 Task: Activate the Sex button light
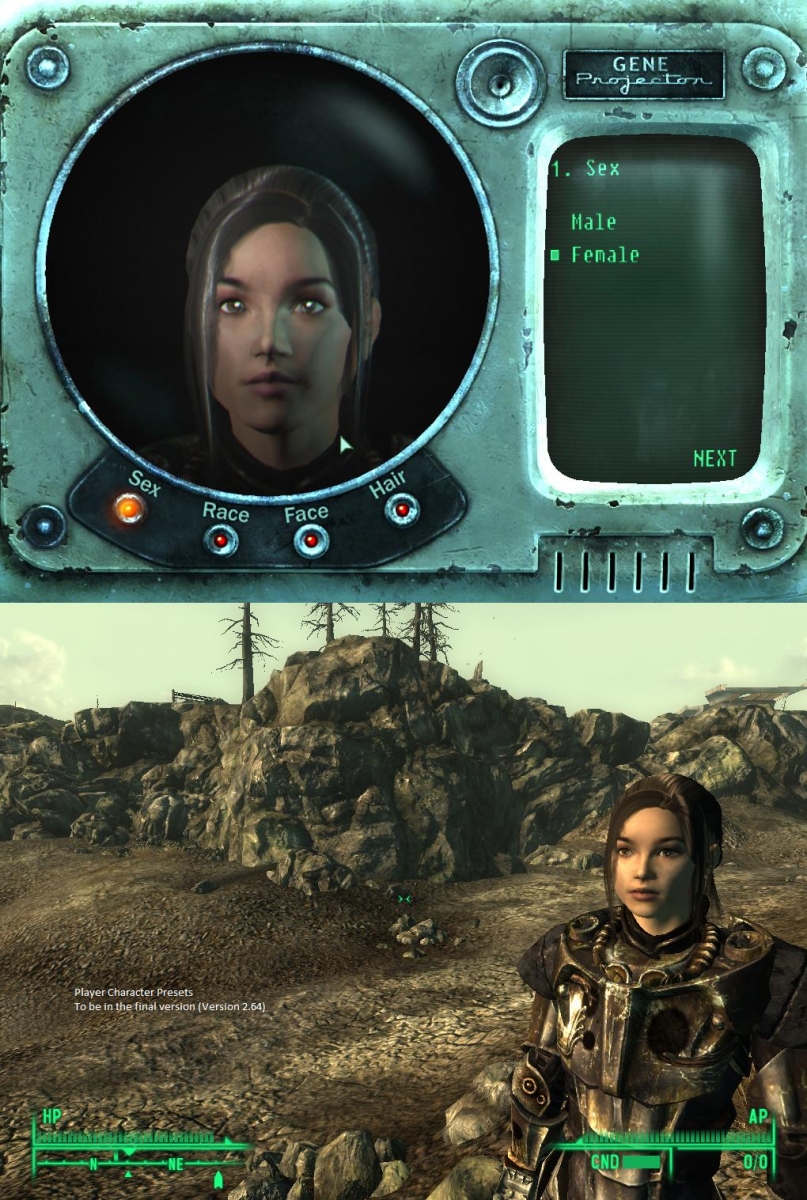130,510
